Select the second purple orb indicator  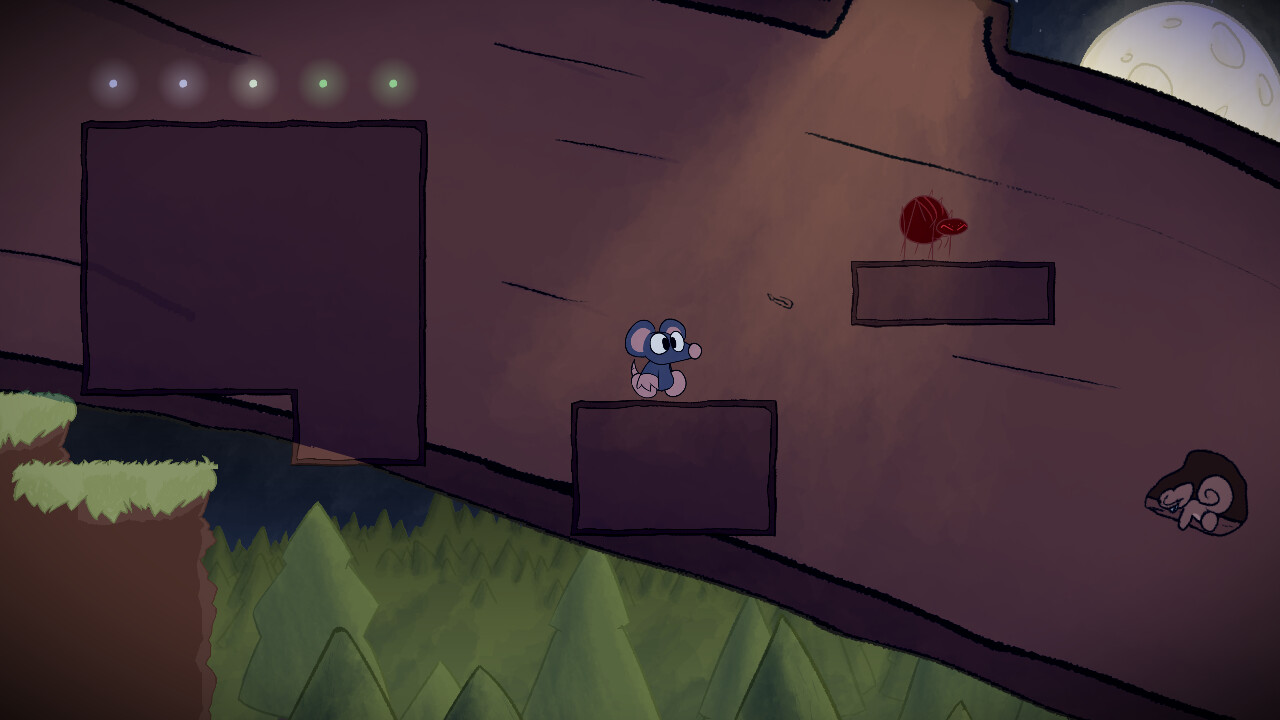[181, 83]
